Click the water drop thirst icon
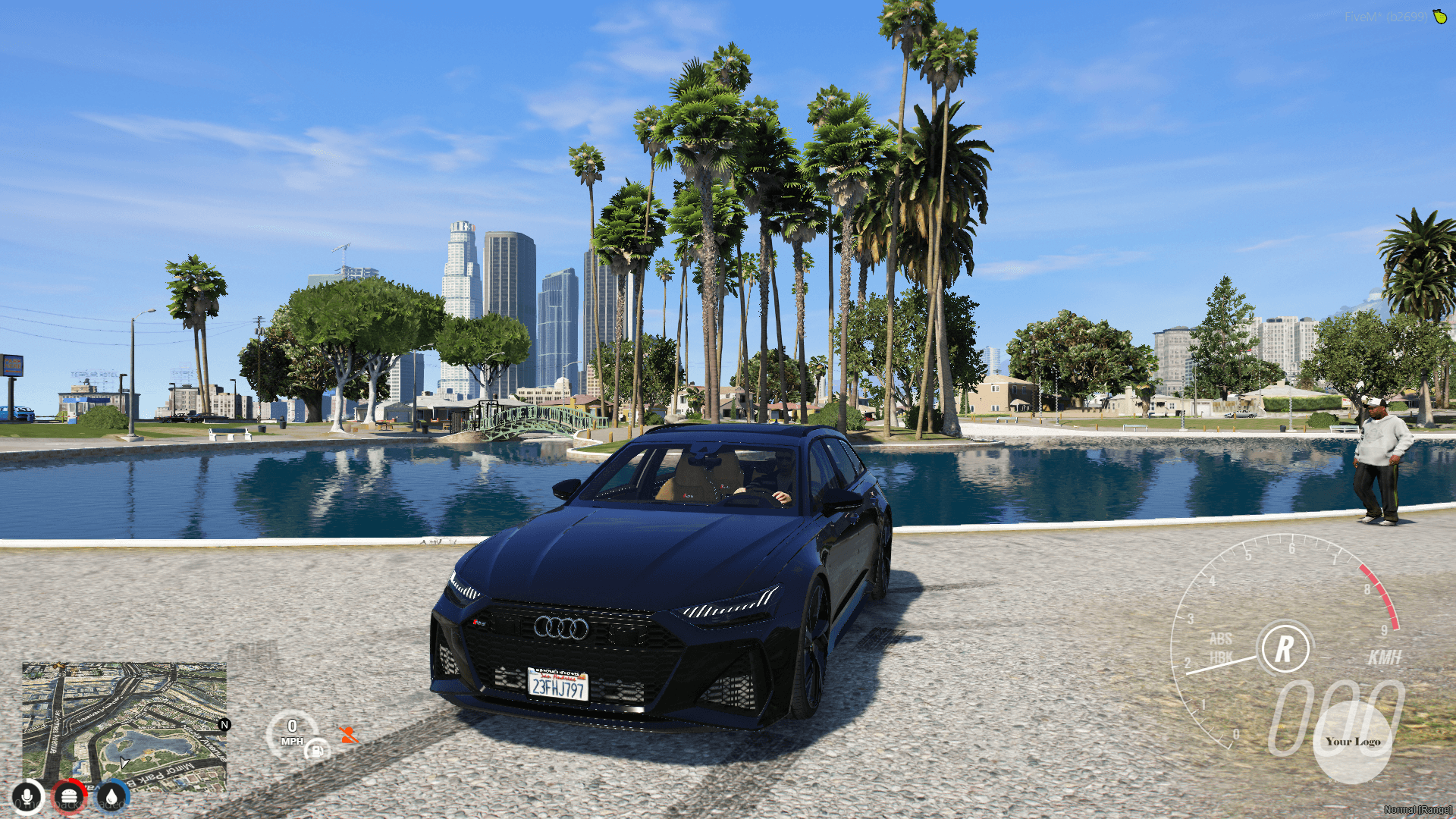The height and width of the screenshot is (819, 1456). click(112, 795)
